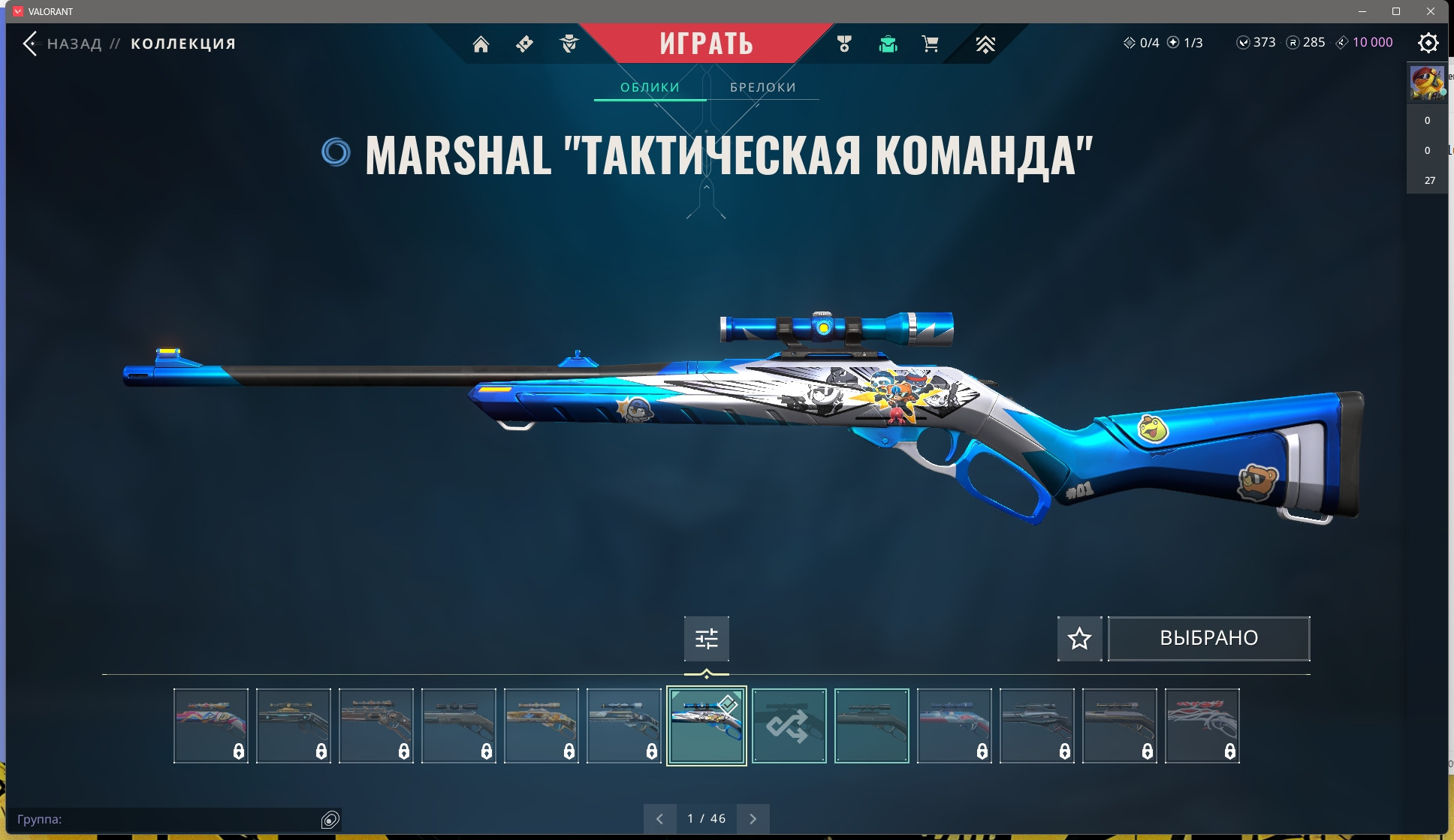Open the settings gear icon
Screen dimensions: 1454x840
[x=1428, y=43]
